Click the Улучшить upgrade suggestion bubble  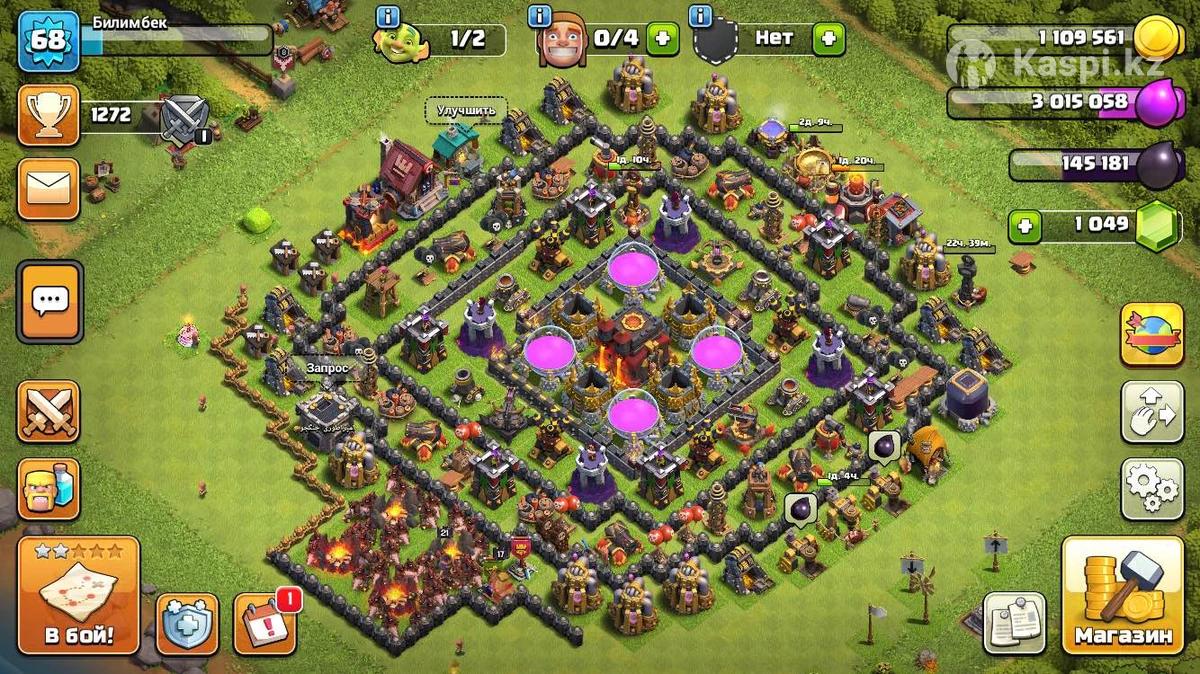[466, 110]
